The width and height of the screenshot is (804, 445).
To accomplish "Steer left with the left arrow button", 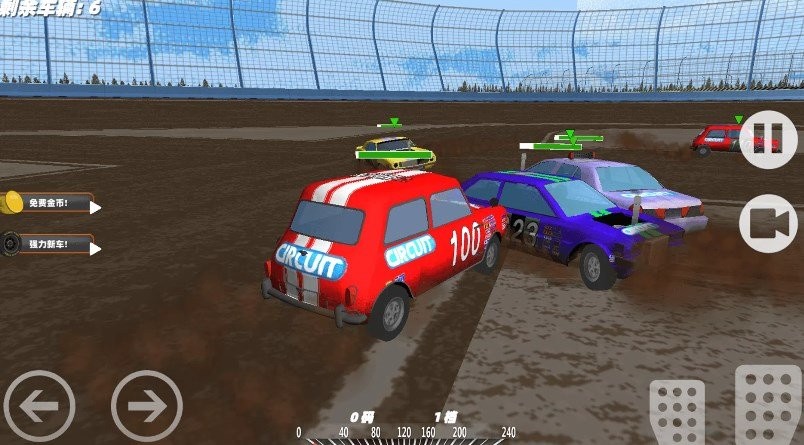I will [39, 406].
